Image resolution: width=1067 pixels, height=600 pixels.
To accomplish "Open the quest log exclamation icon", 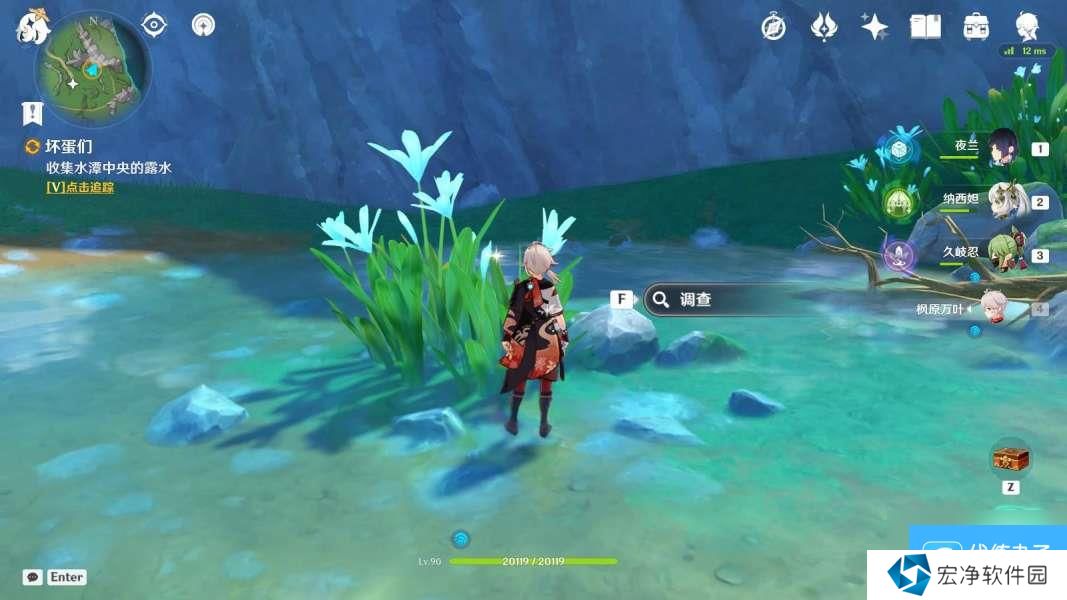I will (32, 112).
